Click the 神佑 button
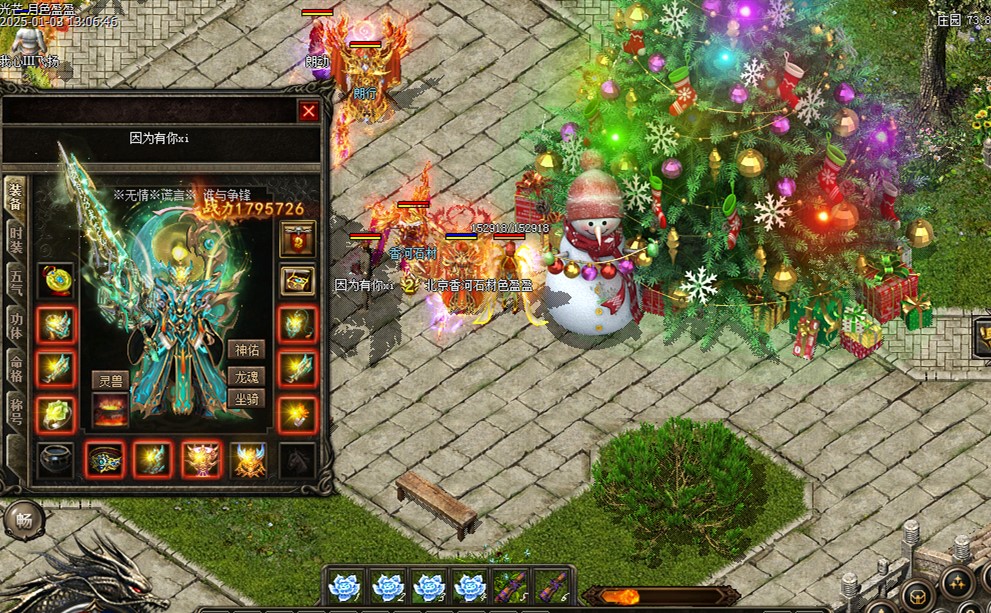The height and width of the screenshot is (613, 991). tap(246, 349)
